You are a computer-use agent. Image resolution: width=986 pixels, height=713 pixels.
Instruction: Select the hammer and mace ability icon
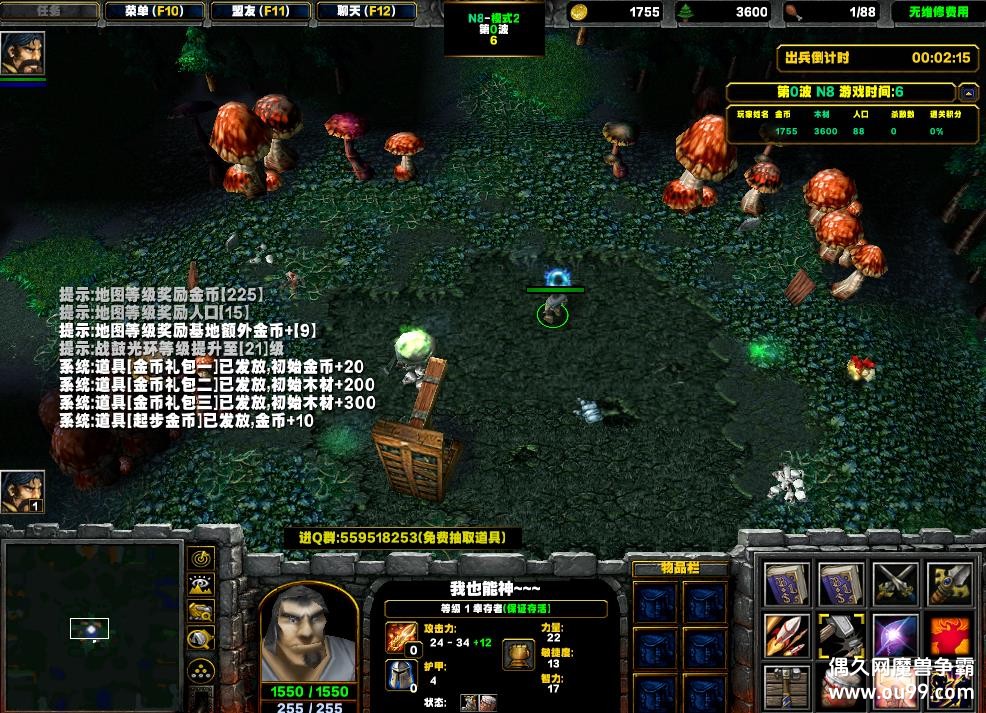click(x=841, y=636)
